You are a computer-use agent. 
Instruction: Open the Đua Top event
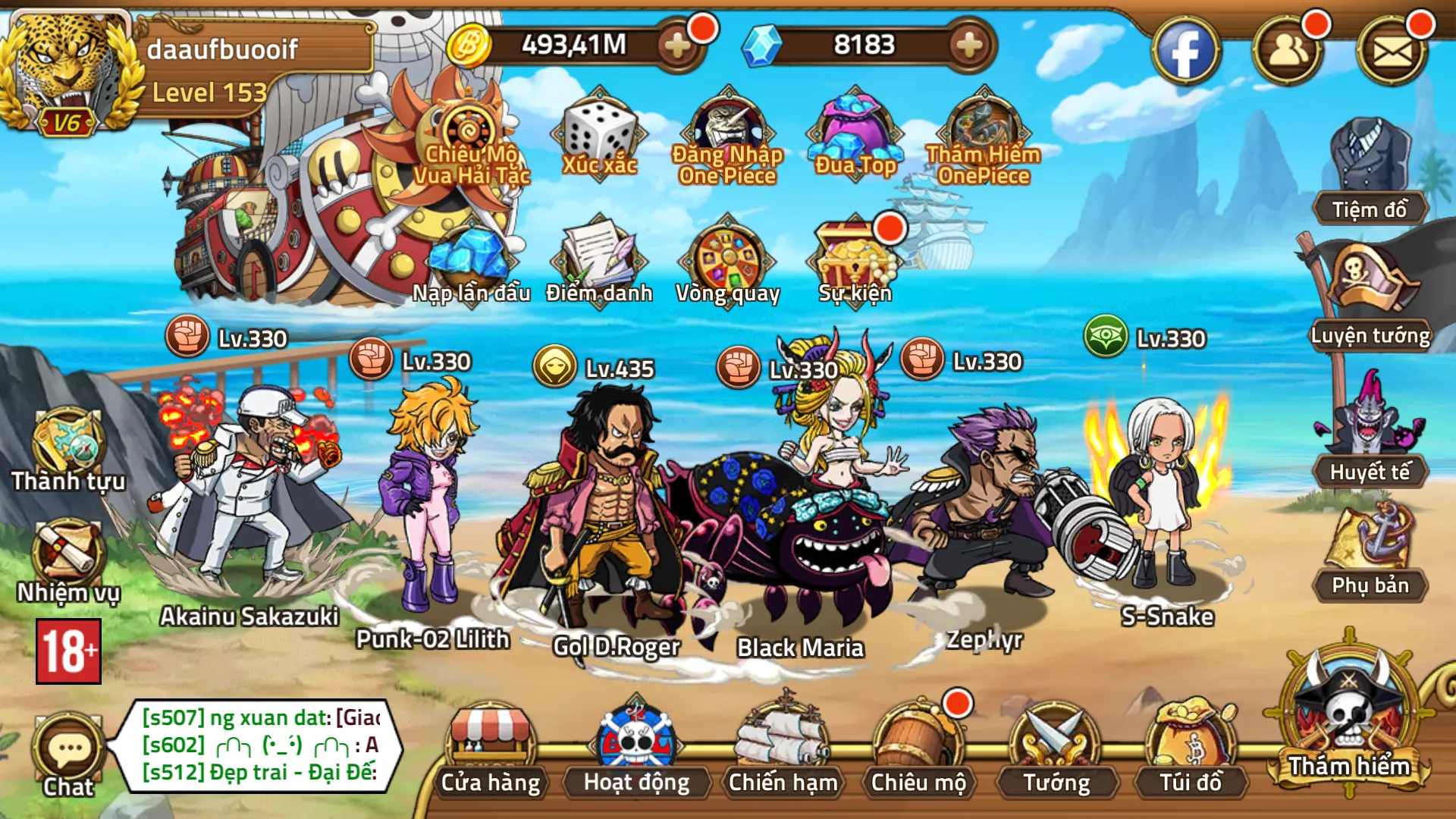click(855, 136)
